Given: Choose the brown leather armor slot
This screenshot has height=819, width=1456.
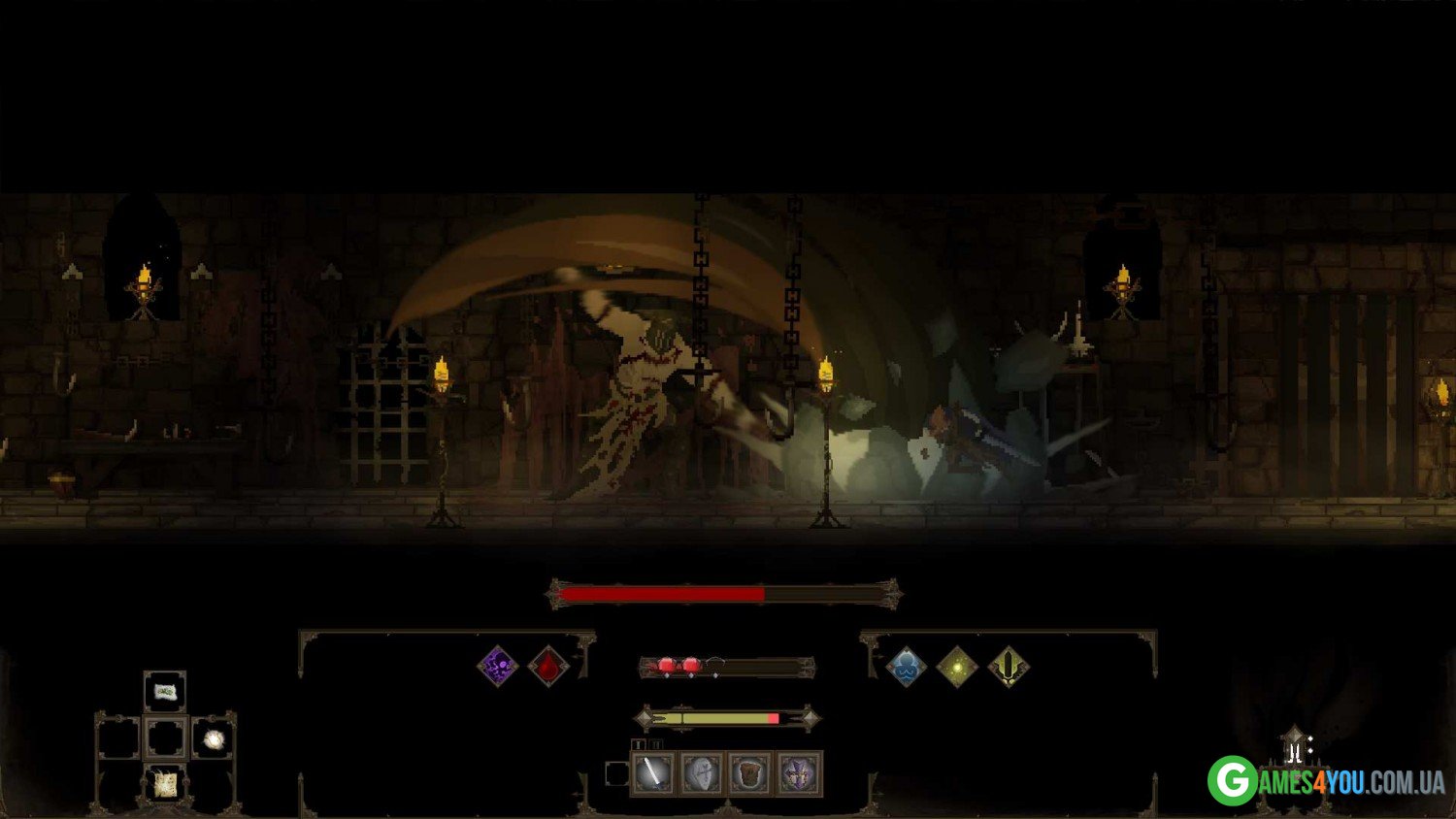Looking at the screenshot, I should pos(750,773).
